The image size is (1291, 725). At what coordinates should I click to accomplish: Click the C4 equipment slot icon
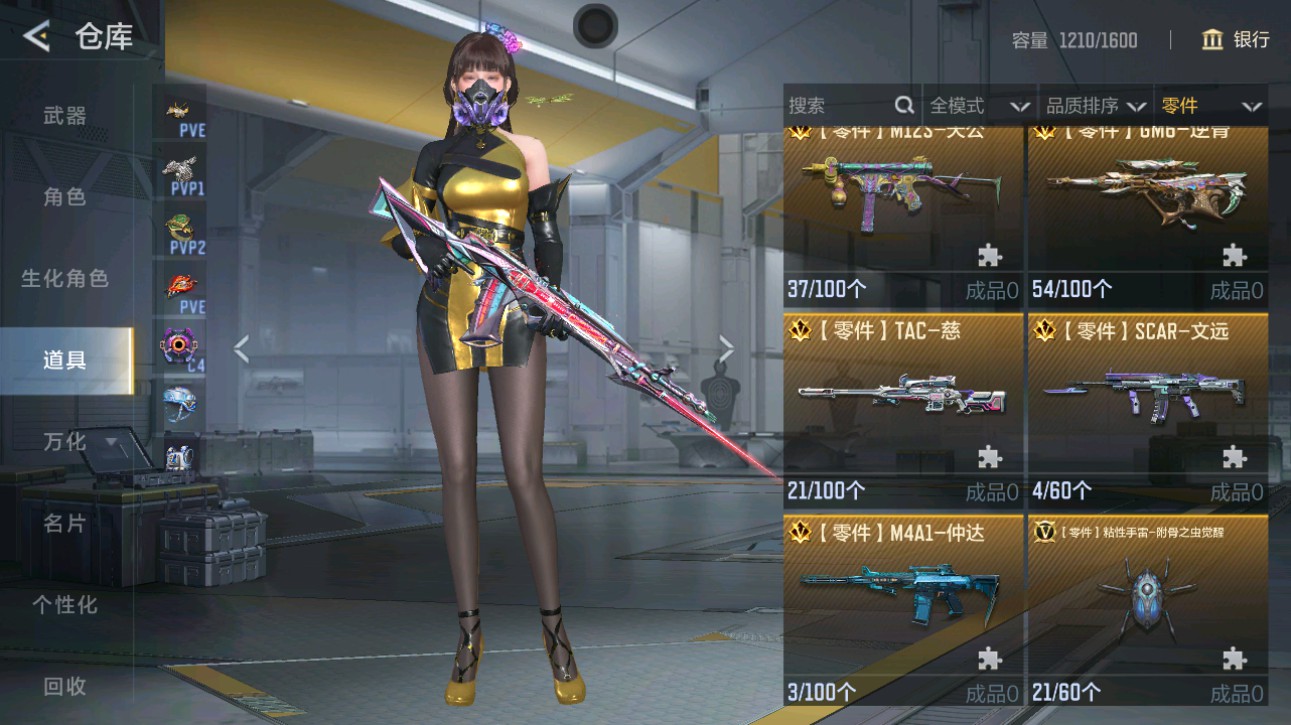pyautogui.click(x=178, y=345)
